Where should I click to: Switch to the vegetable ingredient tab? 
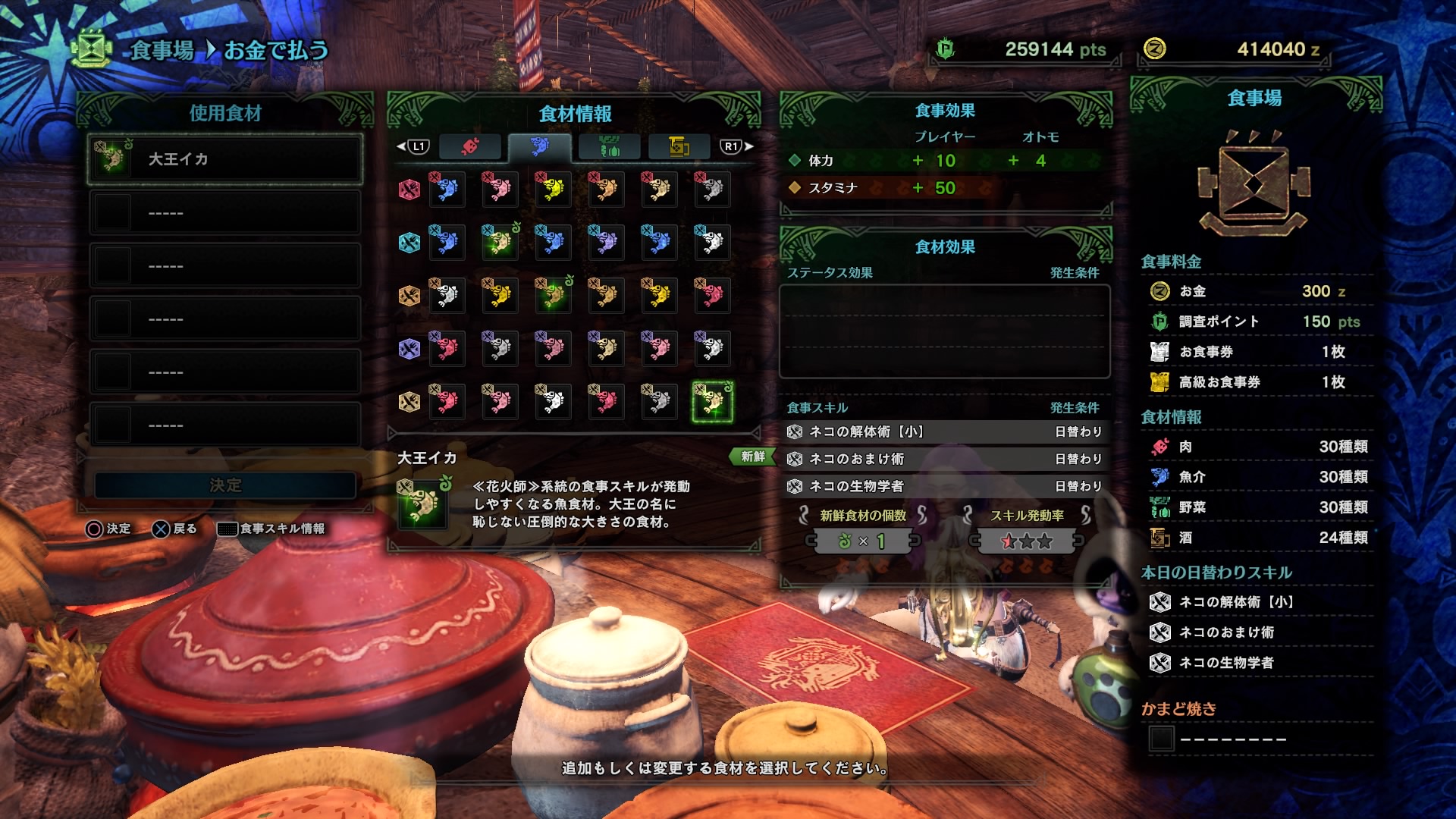point(608,148)
